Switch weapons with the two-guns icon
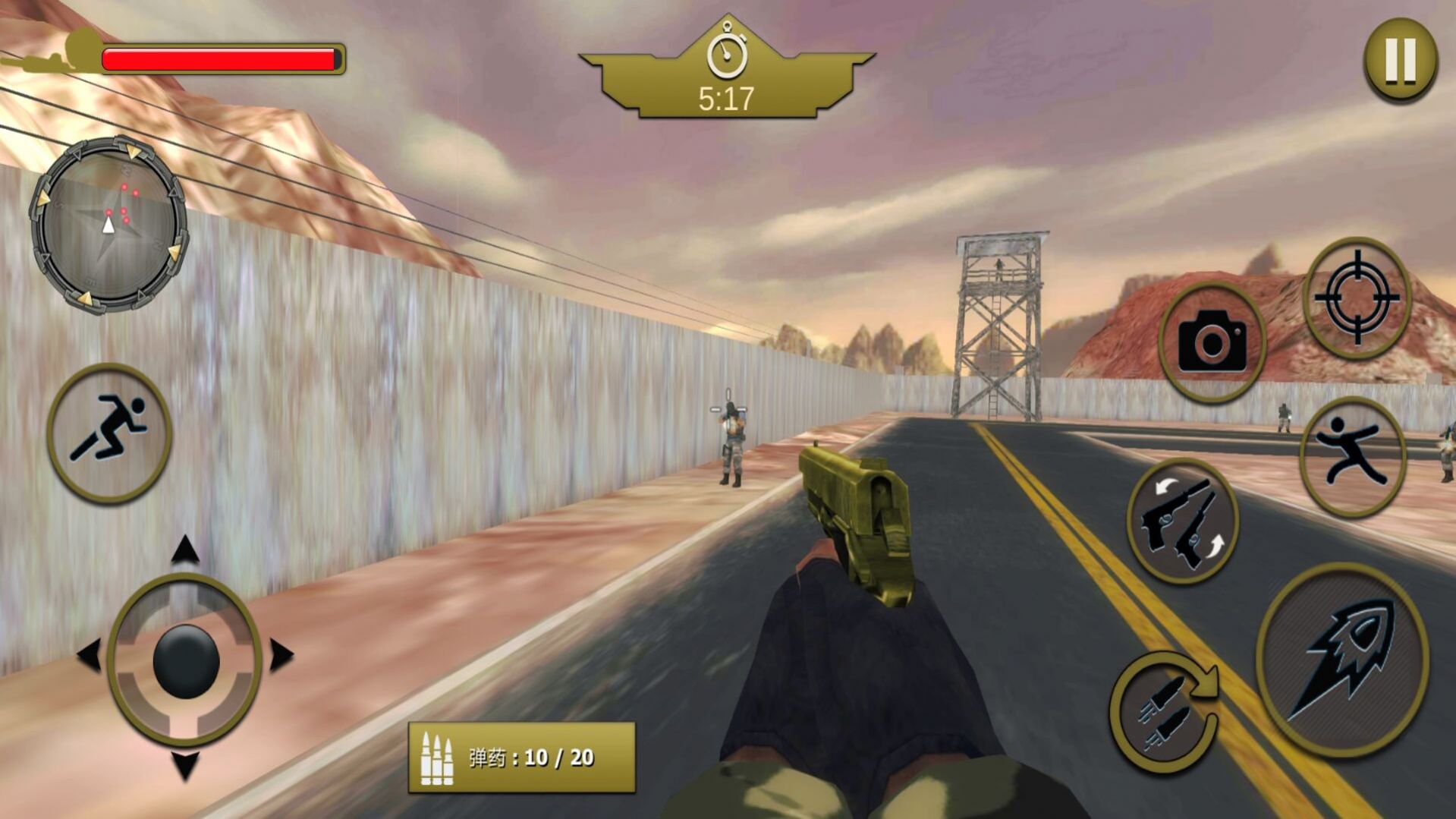Screen dimensions: 1456x819 pyautogui.click(x=1182, y=521)
